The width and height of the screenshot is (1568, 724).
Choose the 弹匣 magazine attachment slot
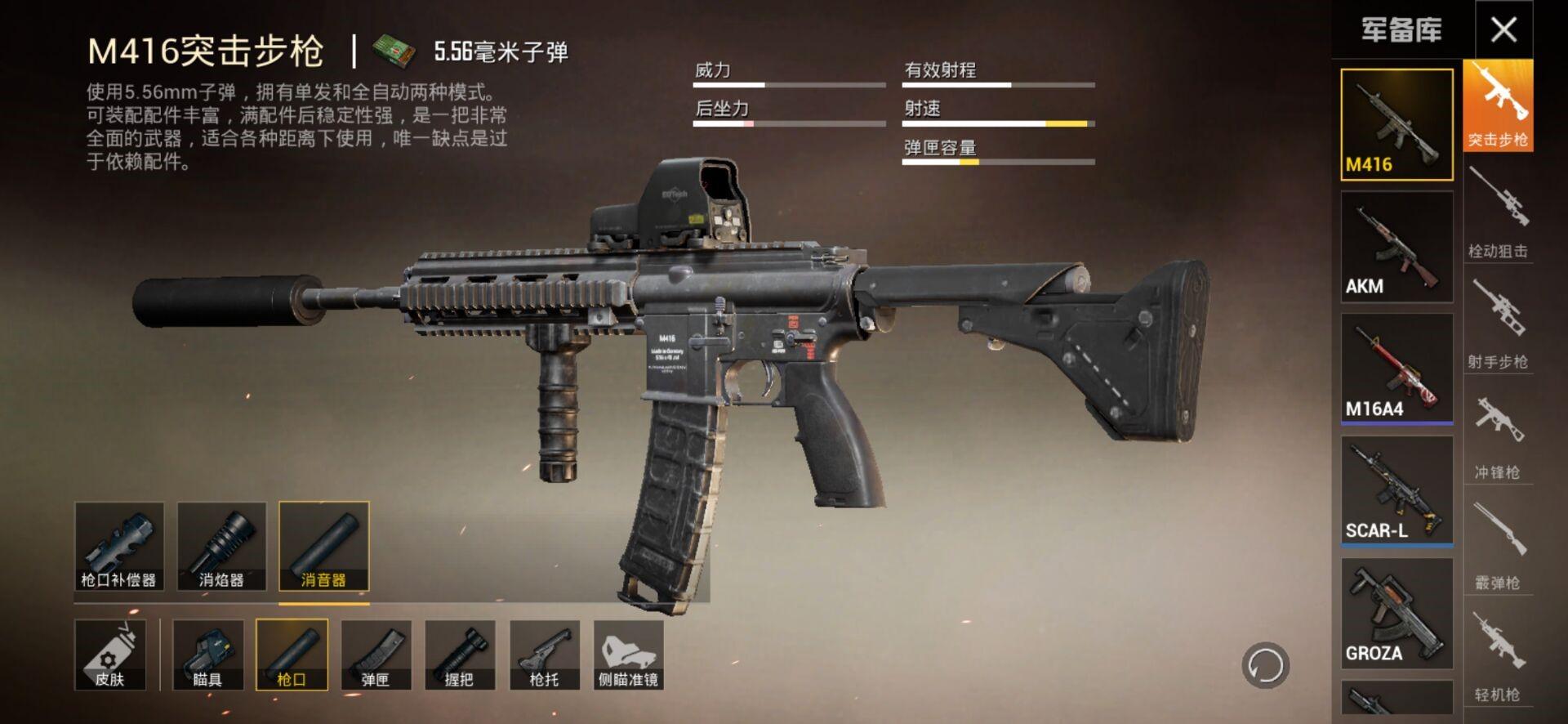pos(376,655)
